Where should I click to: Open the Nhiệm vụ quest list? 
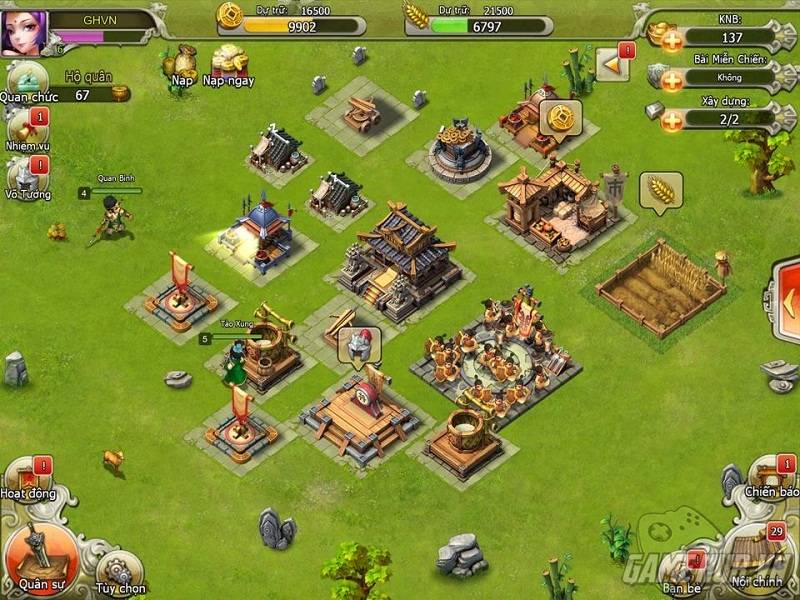pyautogui.click(x=26, y=130)
